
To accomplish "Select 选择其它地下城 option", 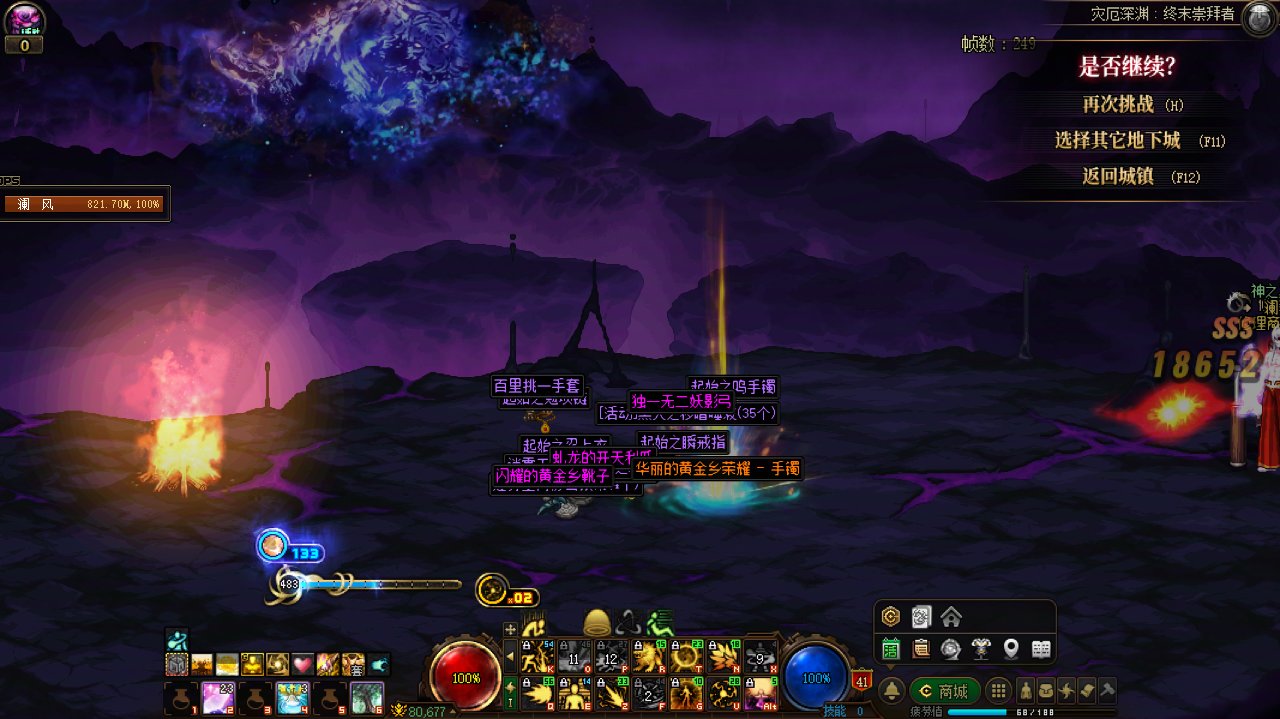I will tap(1118, 140).
